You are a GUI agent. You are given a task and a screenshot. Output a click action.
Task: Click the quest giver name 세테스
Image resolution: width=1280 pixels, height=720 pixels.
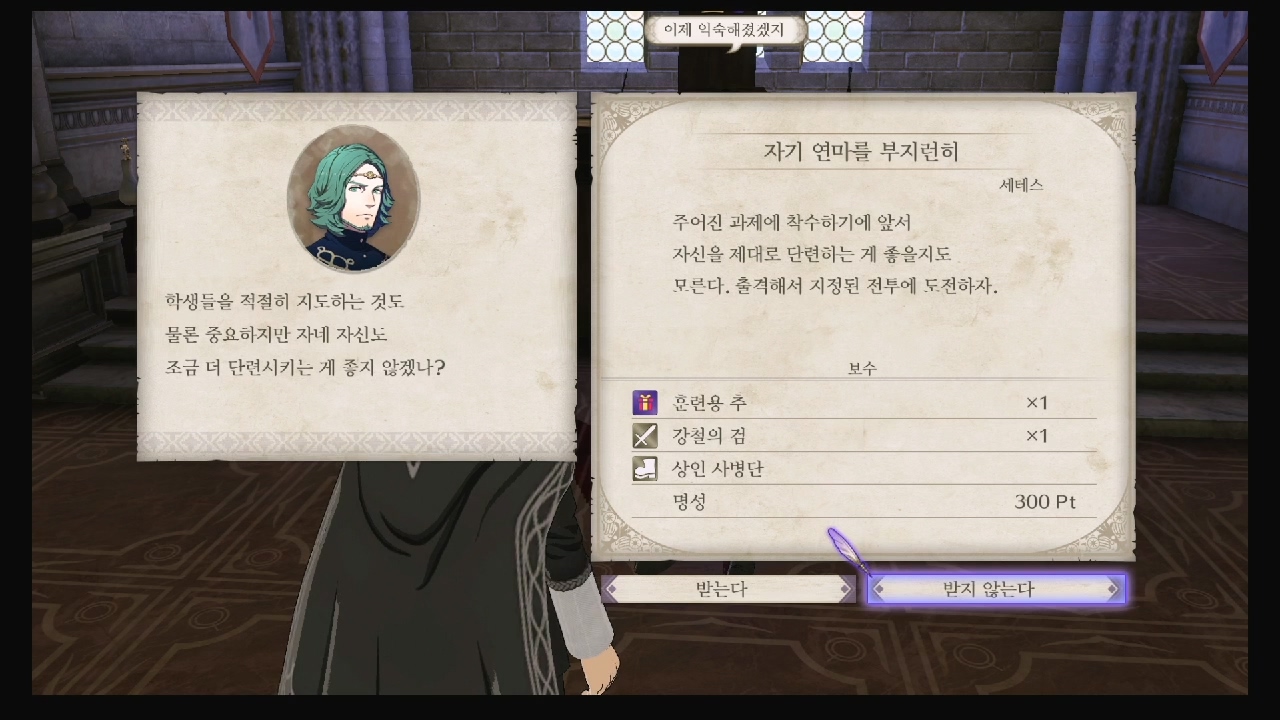click(1021, 183)
